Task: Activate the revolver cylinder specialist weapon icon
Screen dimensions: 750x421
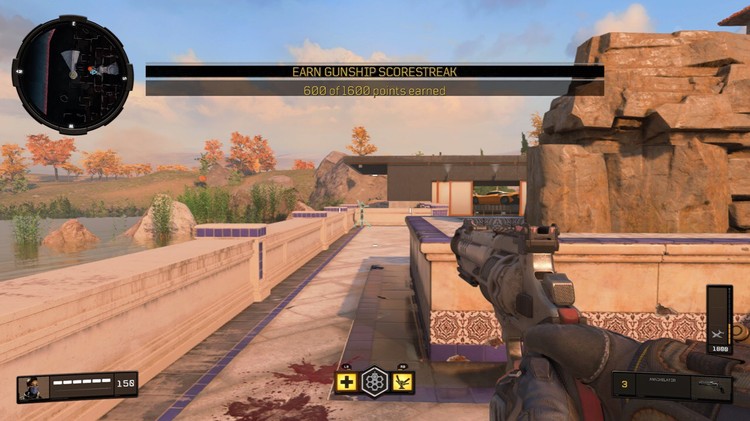Action: tap(374, 382)
